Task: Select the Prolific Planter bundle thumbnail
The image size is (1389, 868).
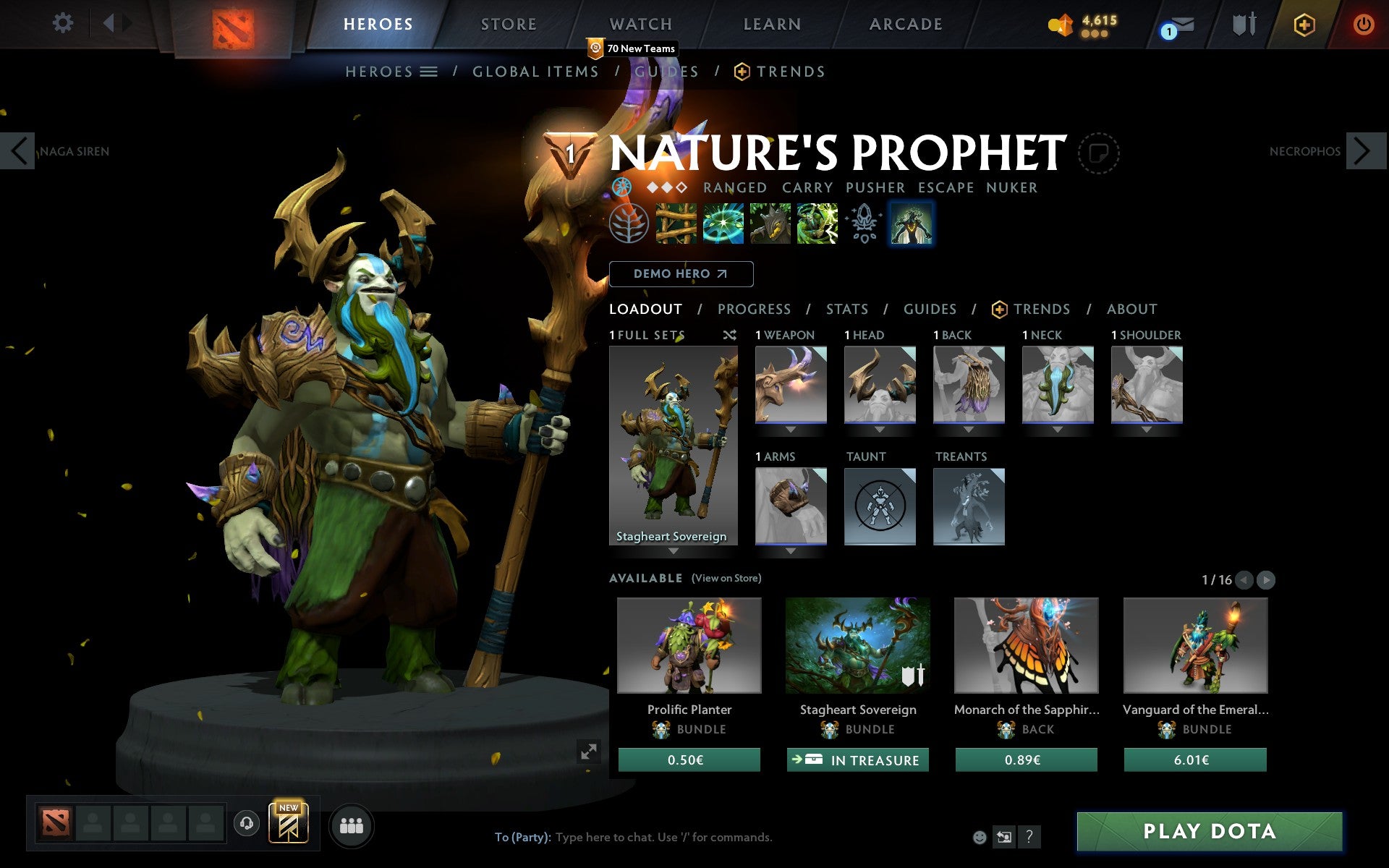Action: pos(689,646)
